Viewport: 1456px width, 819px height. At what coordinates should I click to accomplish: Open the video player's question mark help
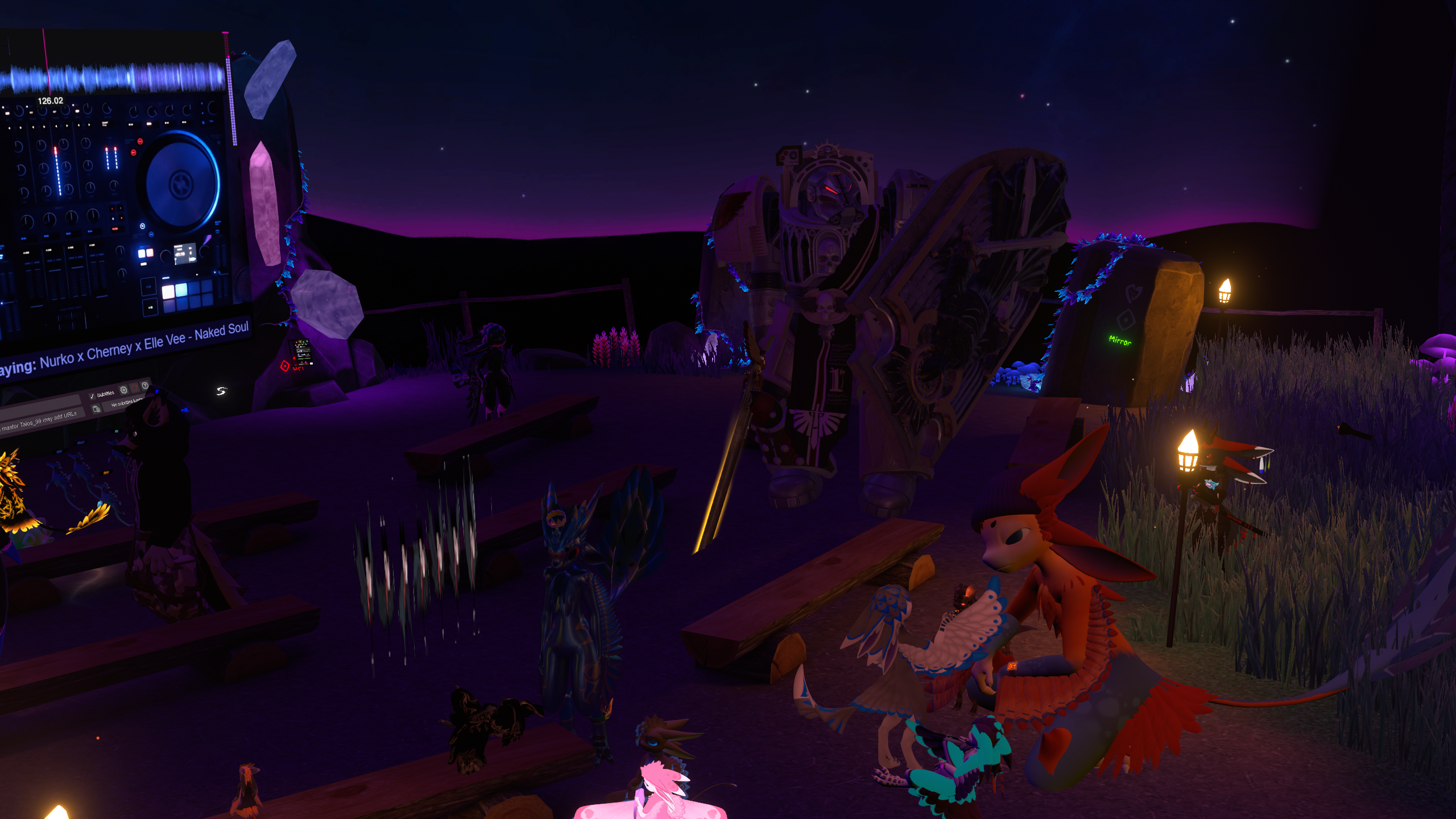coord(146,386)
